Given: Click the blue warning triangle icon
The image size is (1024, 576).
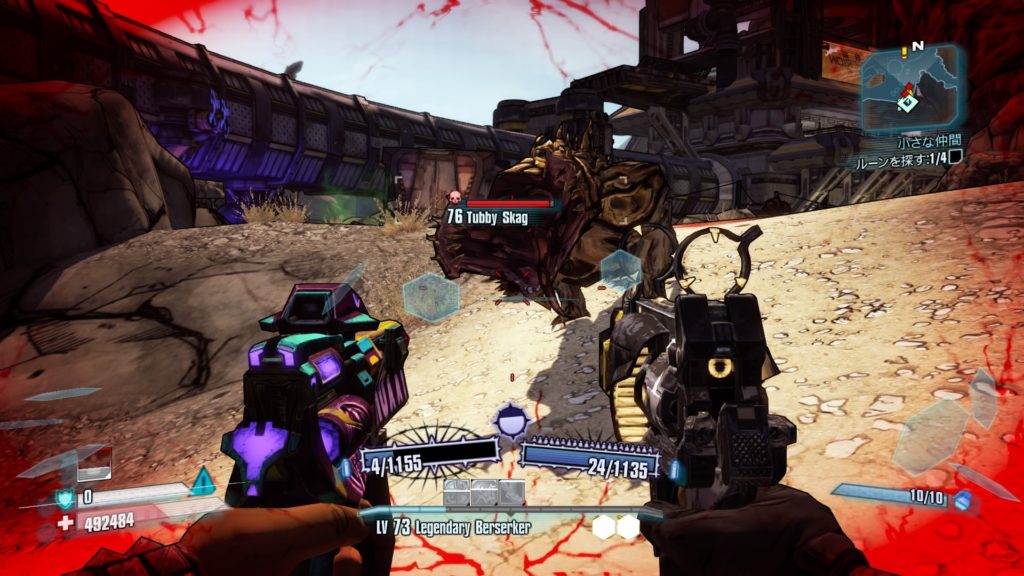Looking at the screenshot, I should pyautogui.click(x=203, y=481).
